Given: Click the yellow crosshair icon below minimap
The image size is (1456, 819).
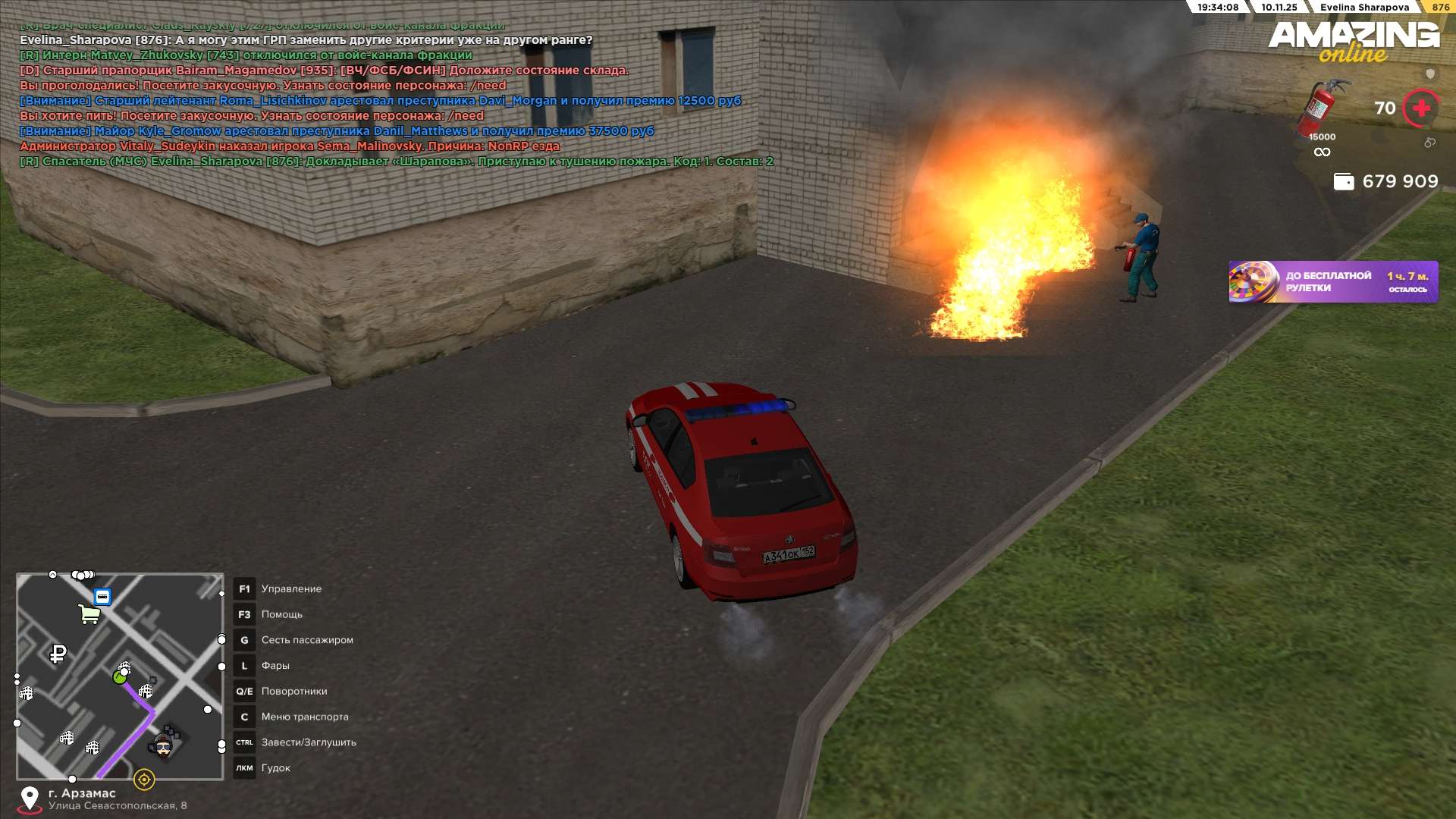Looking at the screenshot, I should (144, 779).
